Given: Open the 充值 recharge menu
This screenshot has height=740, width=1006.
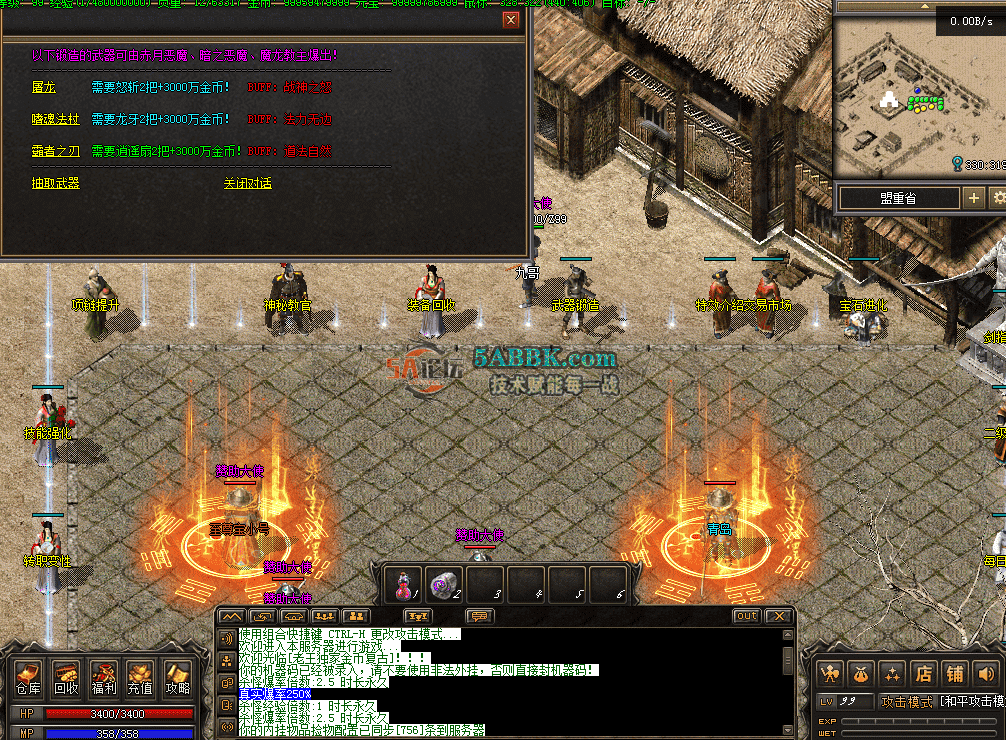Looking at the screenshot, I should pyautogui.click(x=140, y=677).
